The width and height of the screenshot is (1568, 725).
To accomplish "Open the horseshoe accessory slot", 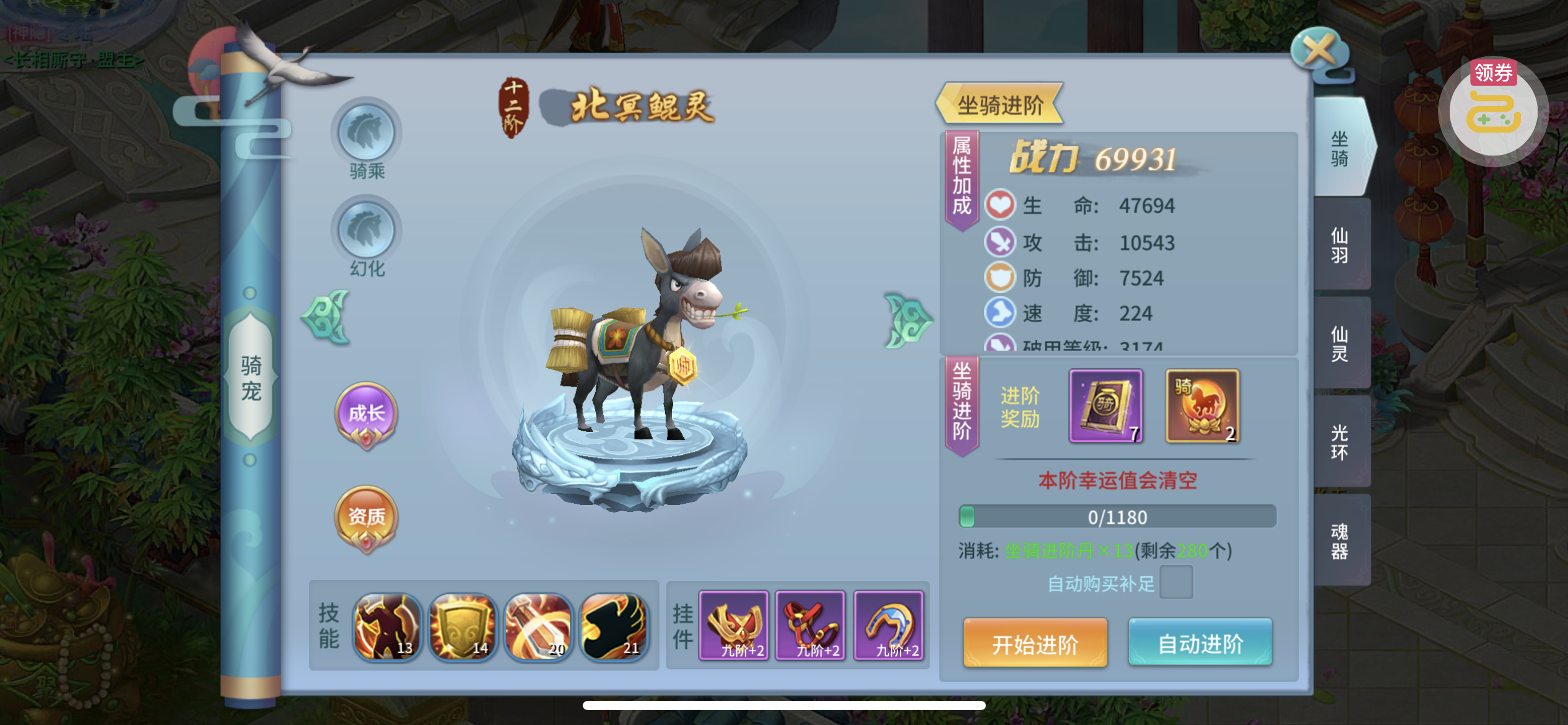I will (889, 625).
